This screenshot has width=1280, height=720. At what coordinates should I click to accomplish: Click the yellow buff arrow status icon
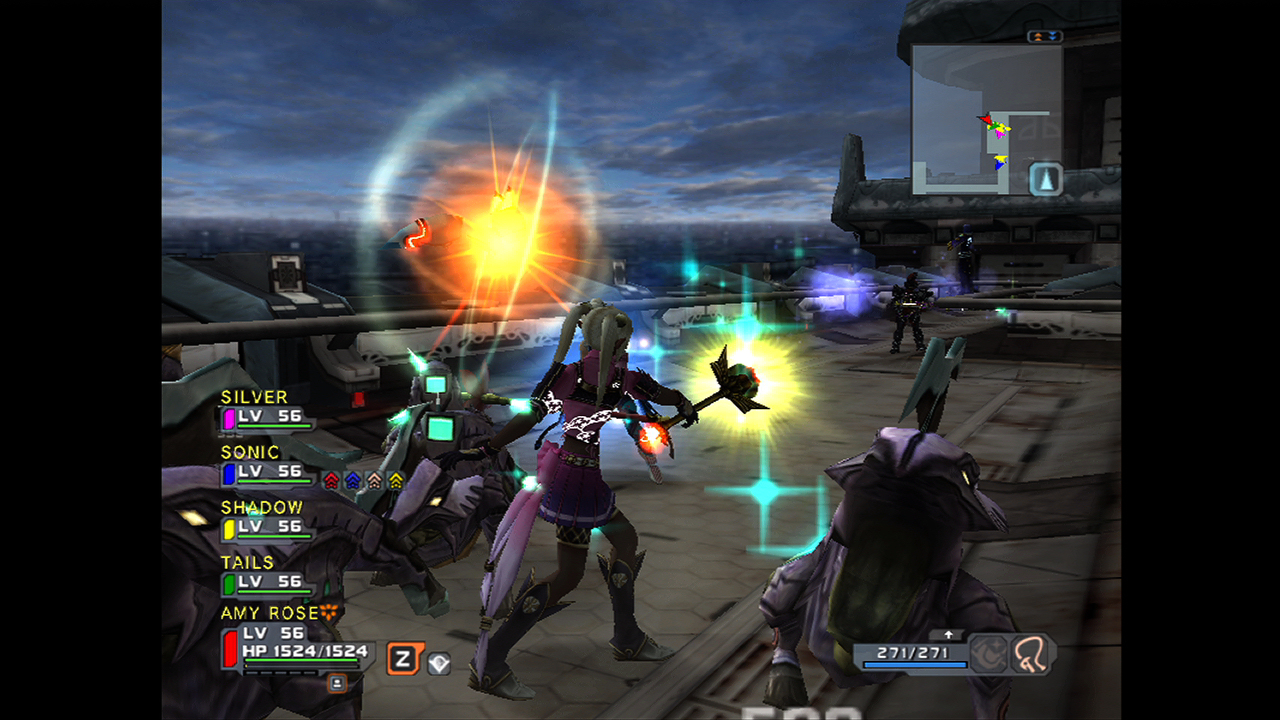pyautogui.click(x=395, y=481)
